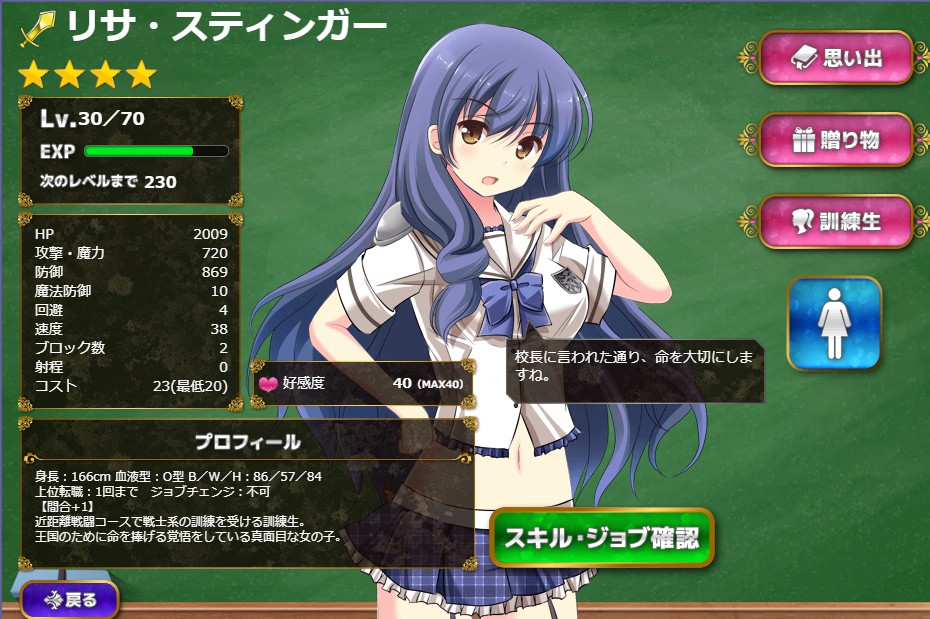Click the blue female silhouette icon
The width and height of the screenshot is (930, 619).
[x=834, y=324]
